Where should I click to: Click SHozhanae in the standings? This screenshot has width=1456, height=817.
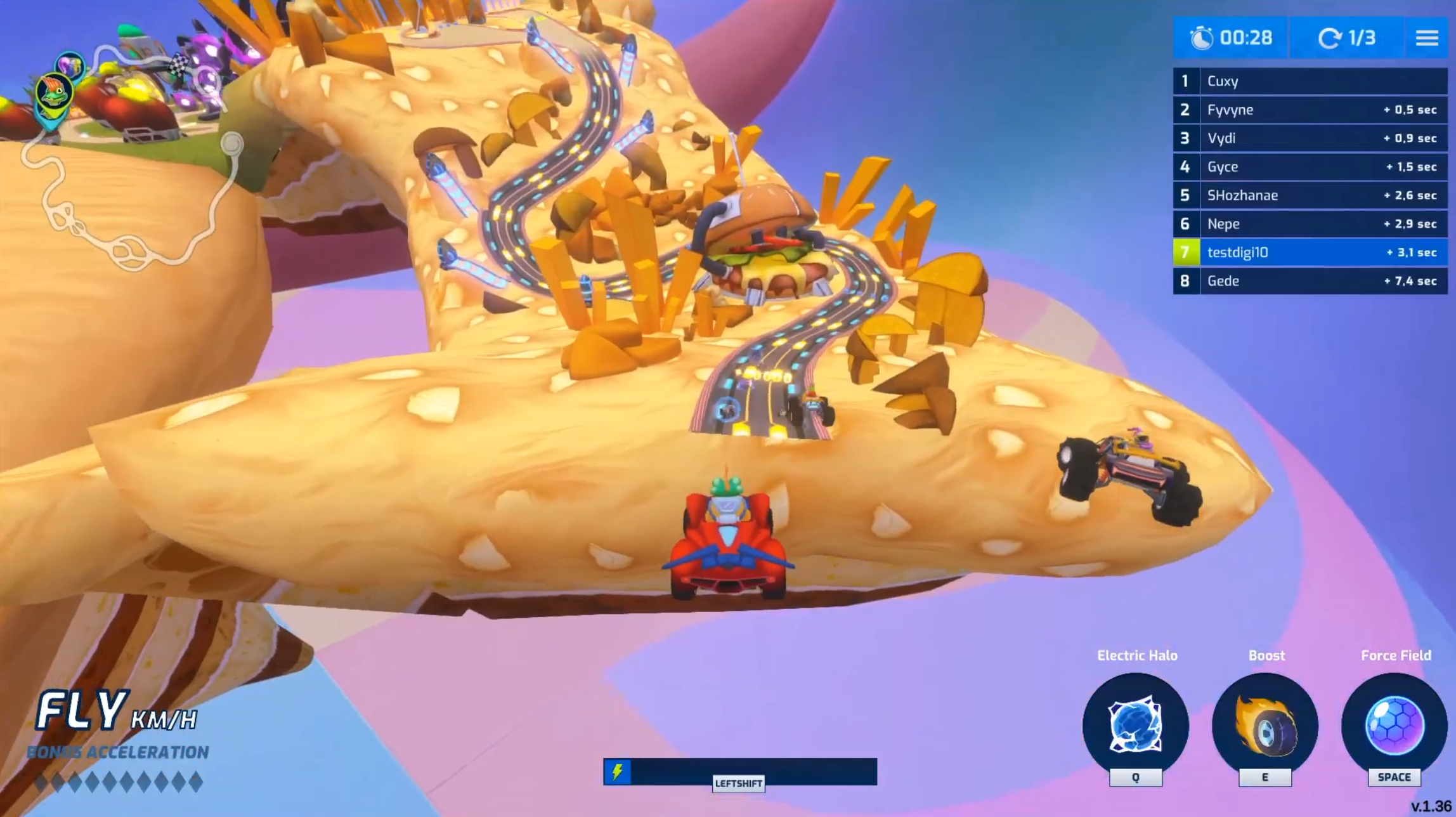(x=1310, y=195)
